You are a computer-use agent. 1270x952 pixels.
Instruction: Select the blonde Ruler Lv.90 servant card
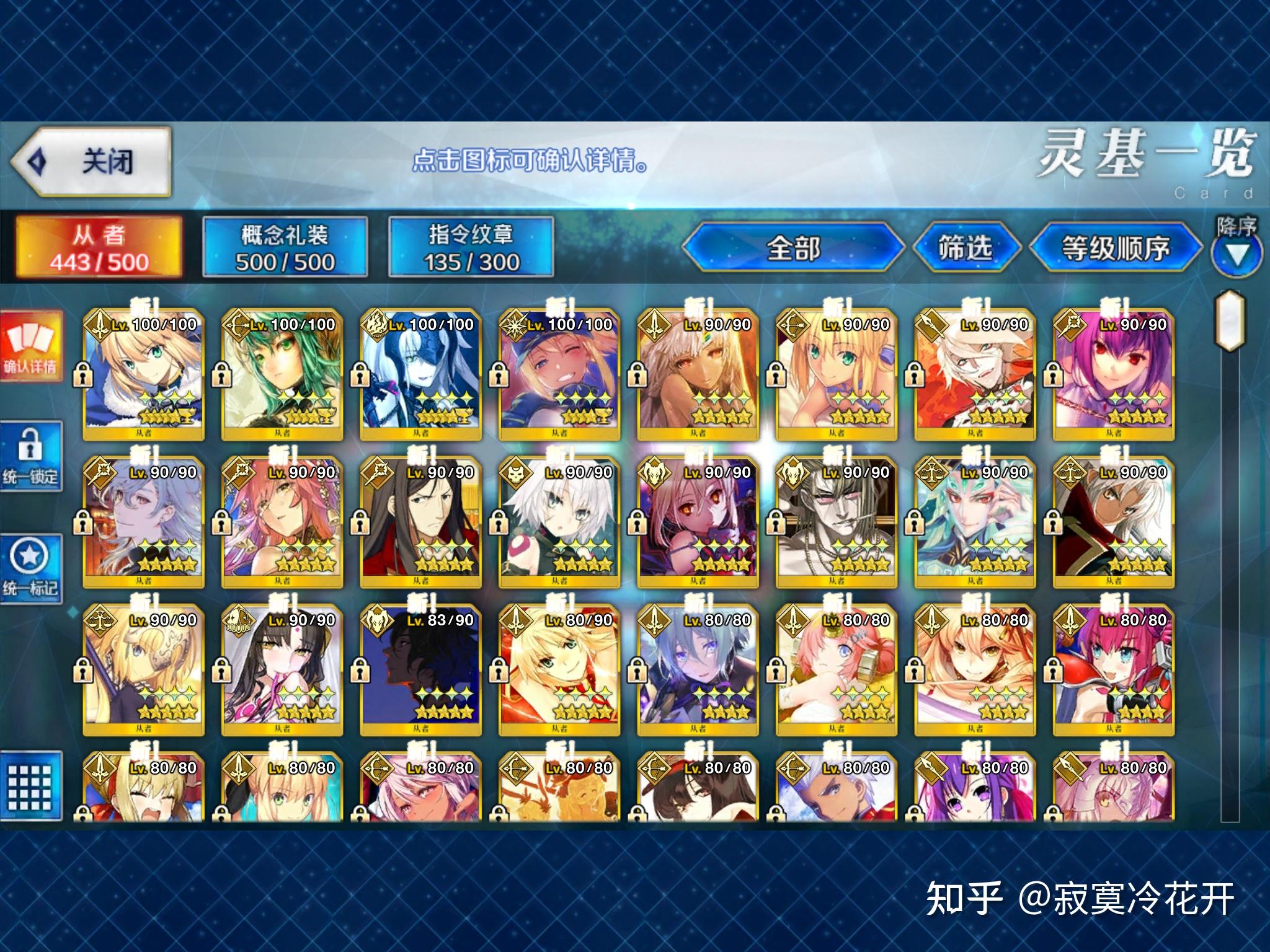point(144,668)
